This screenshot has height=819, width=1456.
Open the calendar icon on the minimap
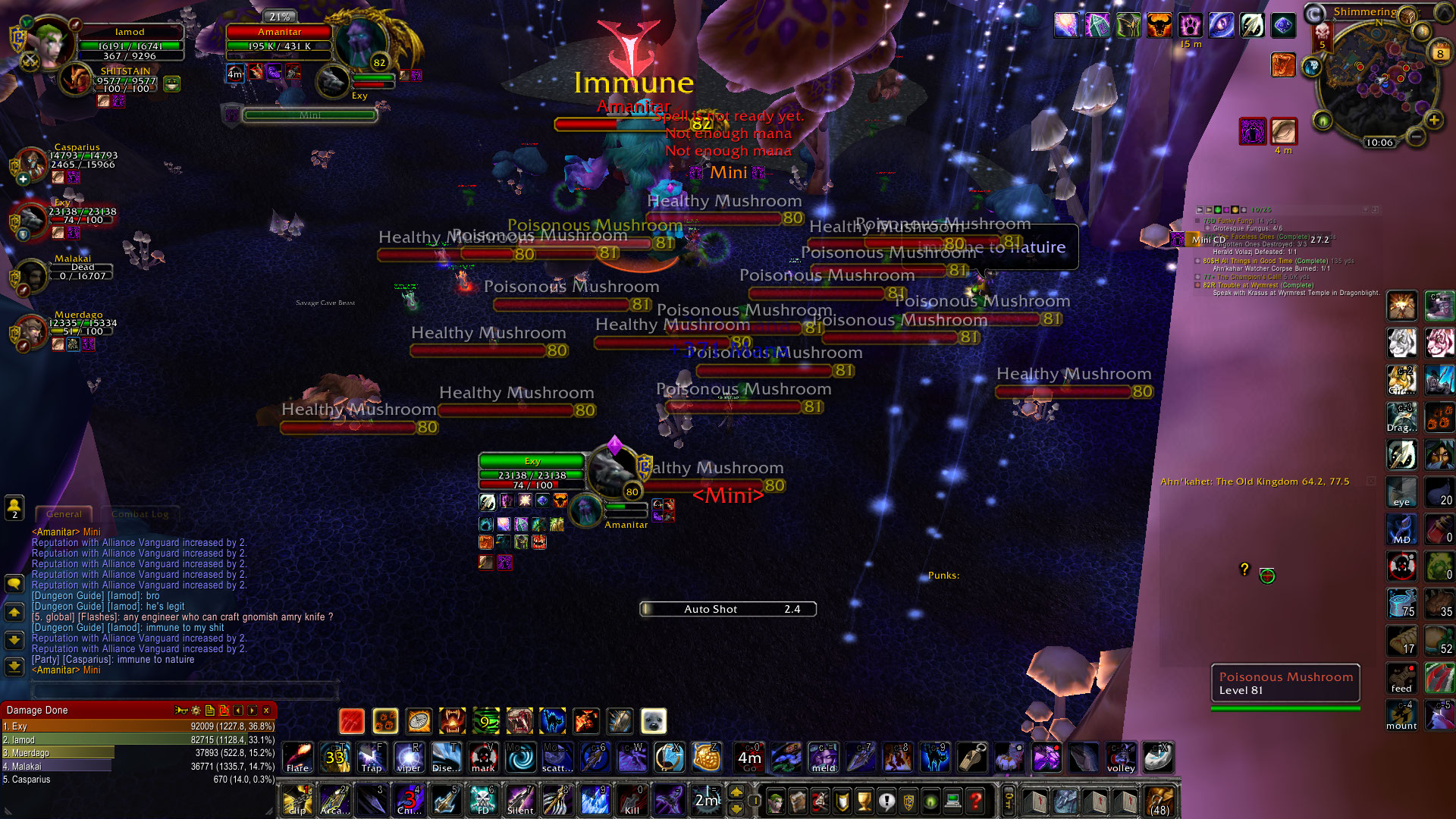point(1439,53)
